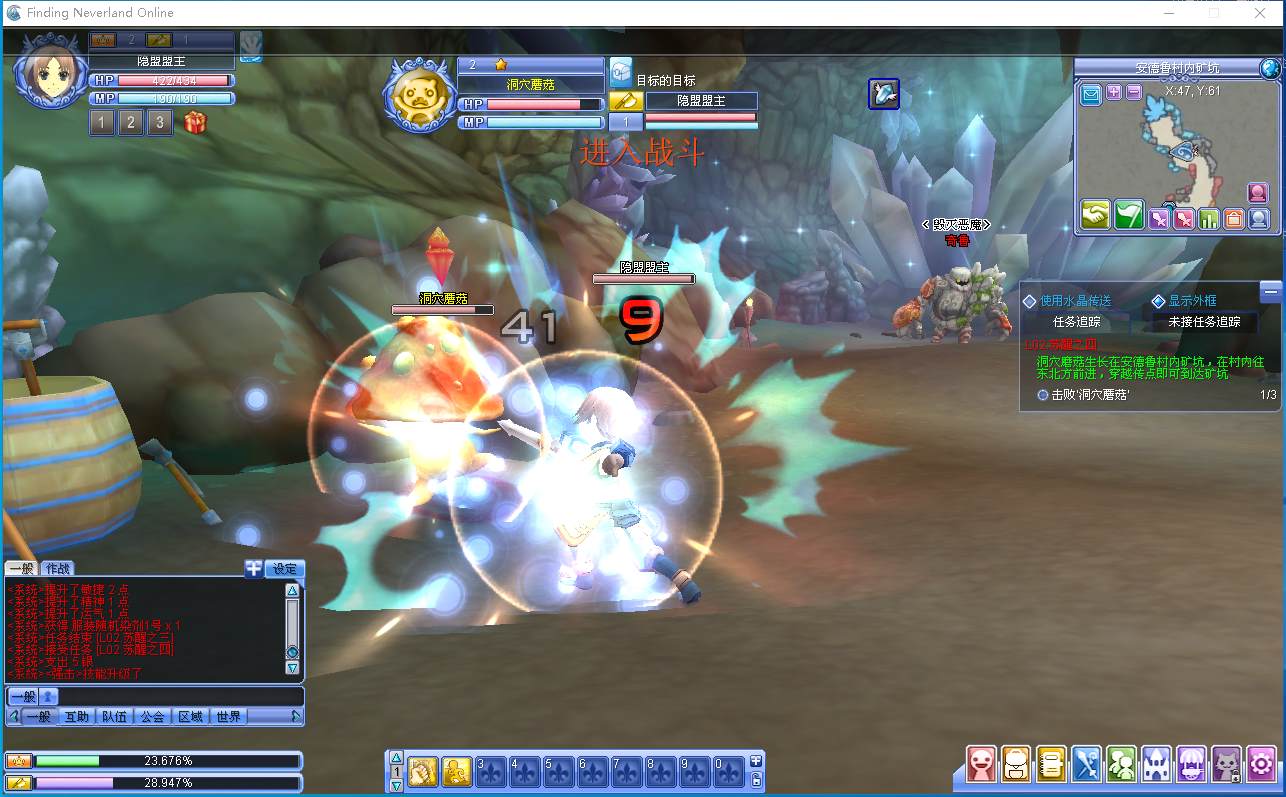The height and width of the screenshot is (797, 1286).
Task: Zoom out the minimap with minus button
Action: [x=1133, y=92]
